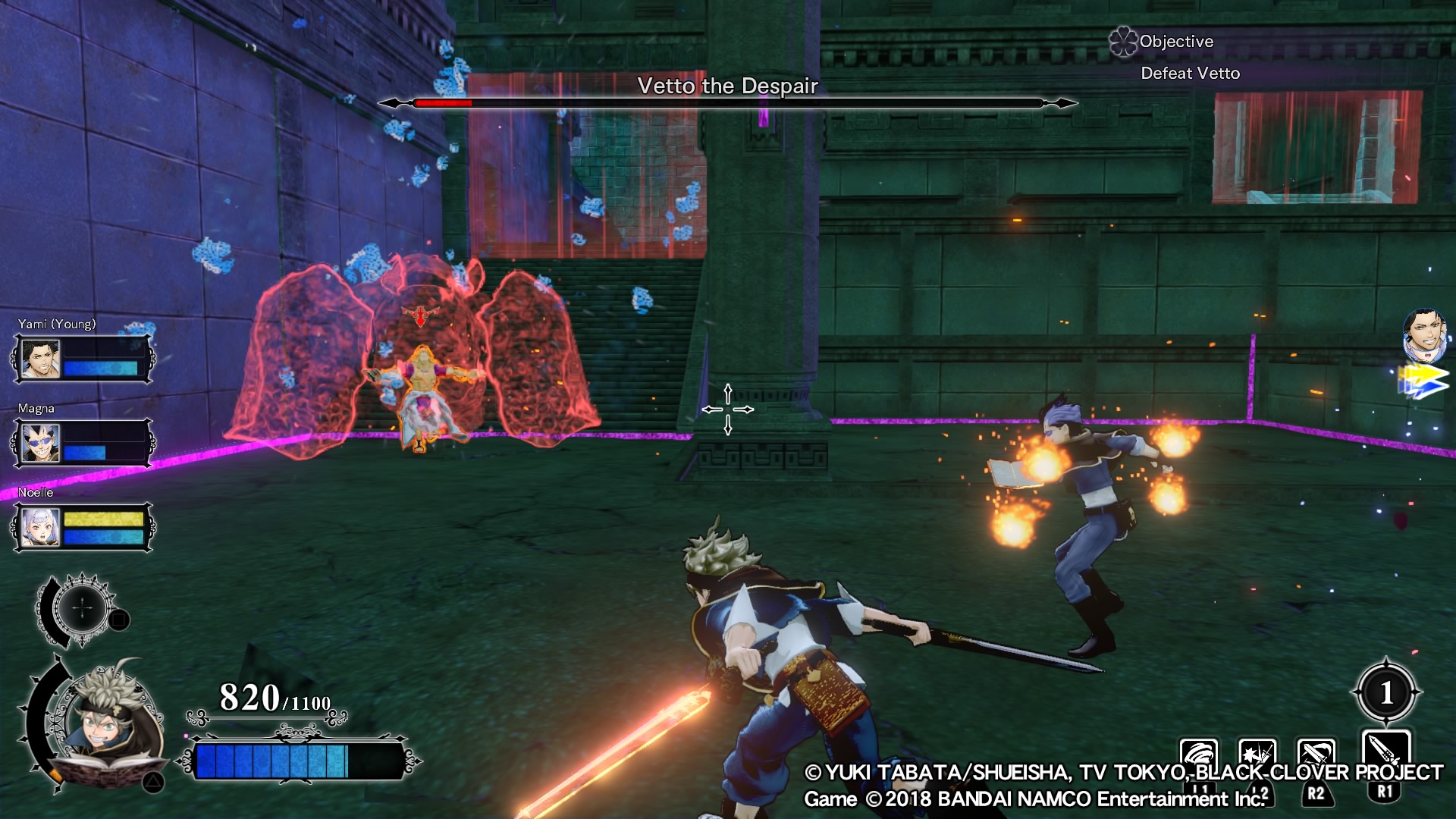
Task: Click the ally portrait beside the arrows
Action: click(x=1424, y=334)
